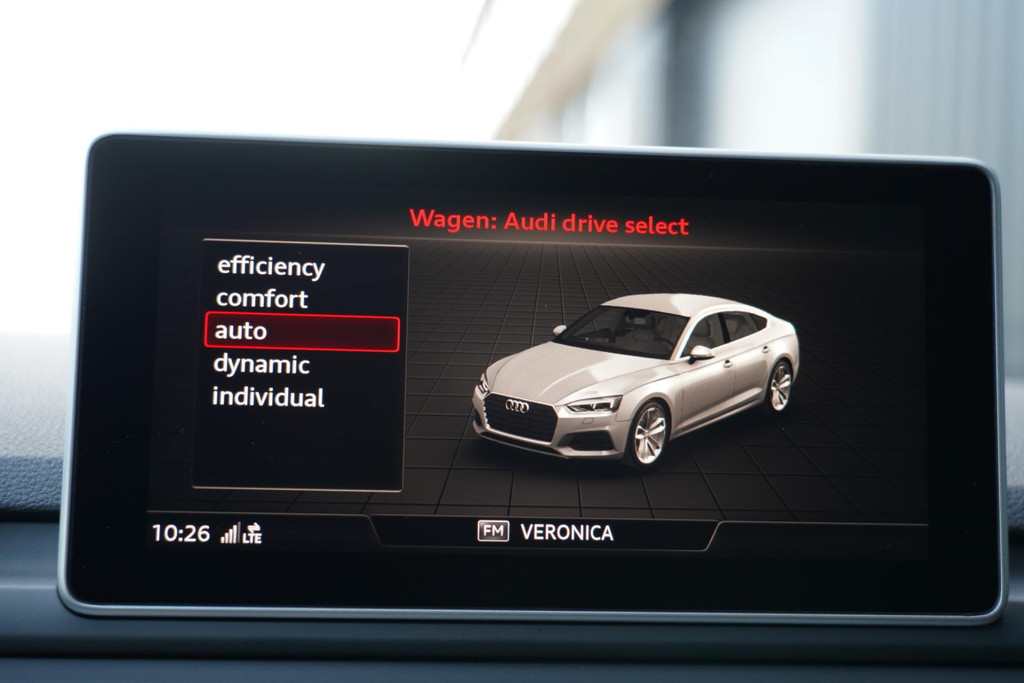Open the FM Veronica radio bar

pyautogui.click(x=546, y=532)
